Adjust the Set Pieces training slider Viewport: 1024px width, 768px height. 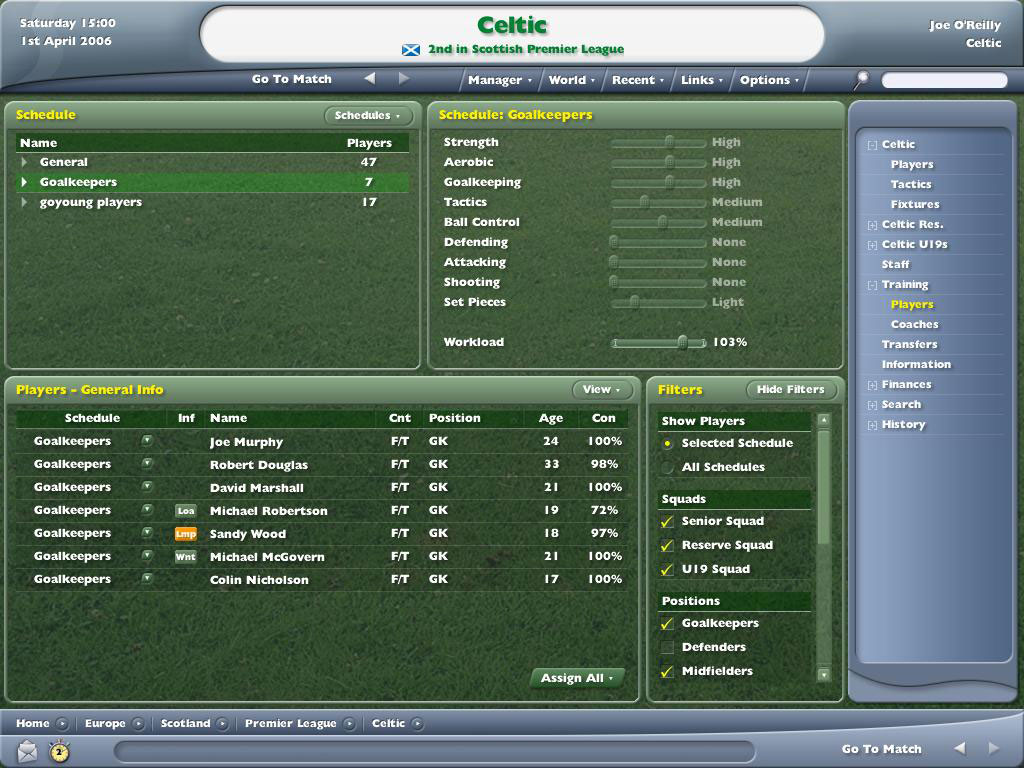click(634, 303)
